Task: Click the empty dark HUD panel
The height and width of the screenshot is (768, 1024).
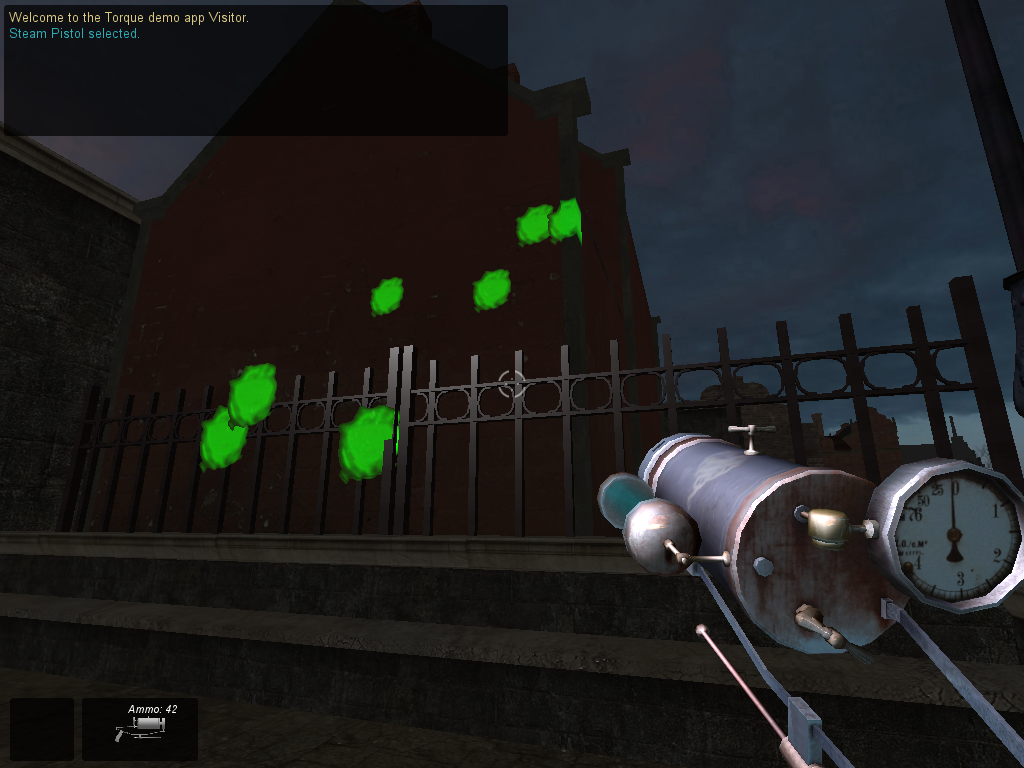Action: tap(42, 729)
